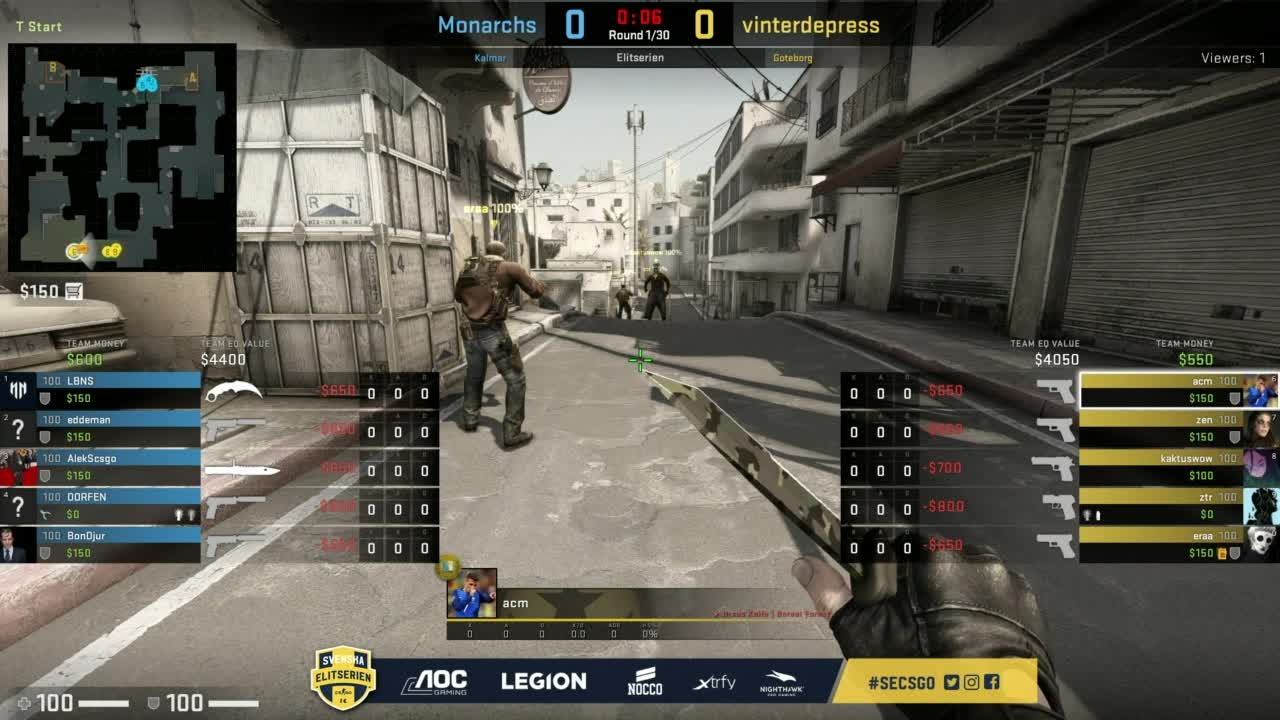Viewport: 1280px width, 720px height.
Task: Click the Monarchs team name
Action: point(487,25)
